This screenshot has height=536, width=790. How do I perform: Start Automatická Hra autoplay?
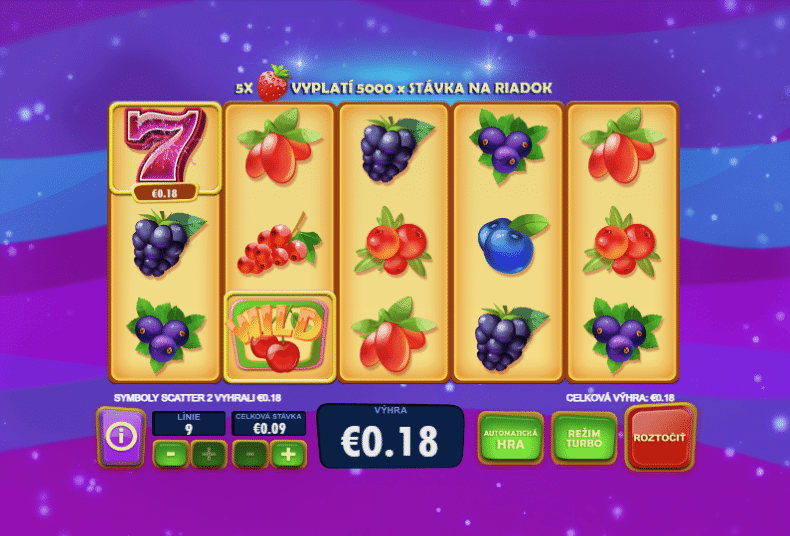coord(510,438)
